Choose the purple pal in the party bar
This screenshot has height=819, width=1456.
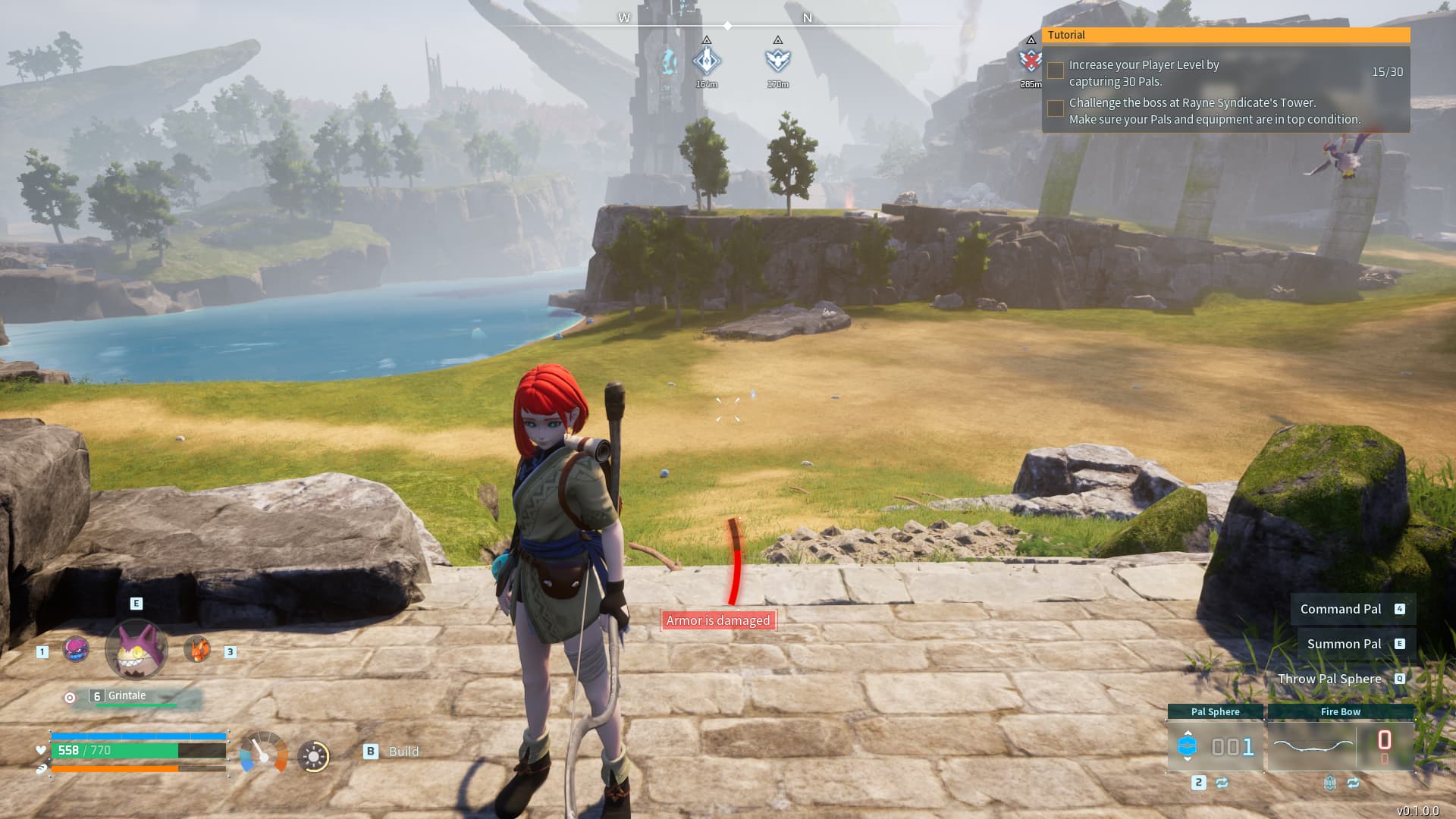point(76,650)
